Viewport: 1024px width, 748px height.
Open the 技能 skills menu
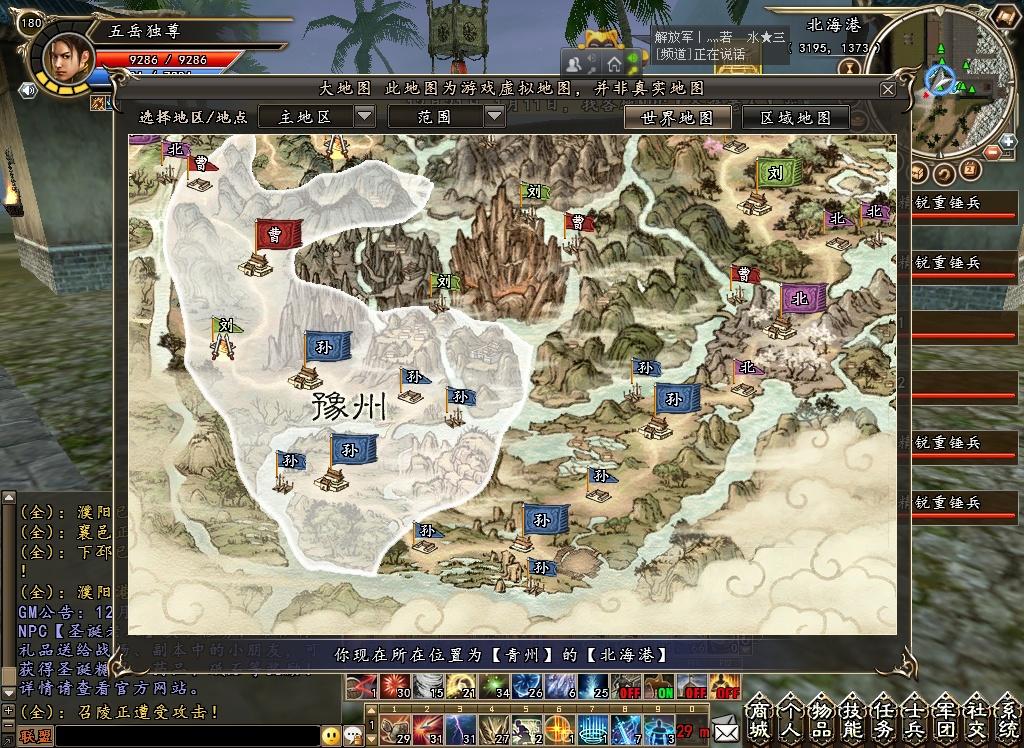(x=853, y=716)
